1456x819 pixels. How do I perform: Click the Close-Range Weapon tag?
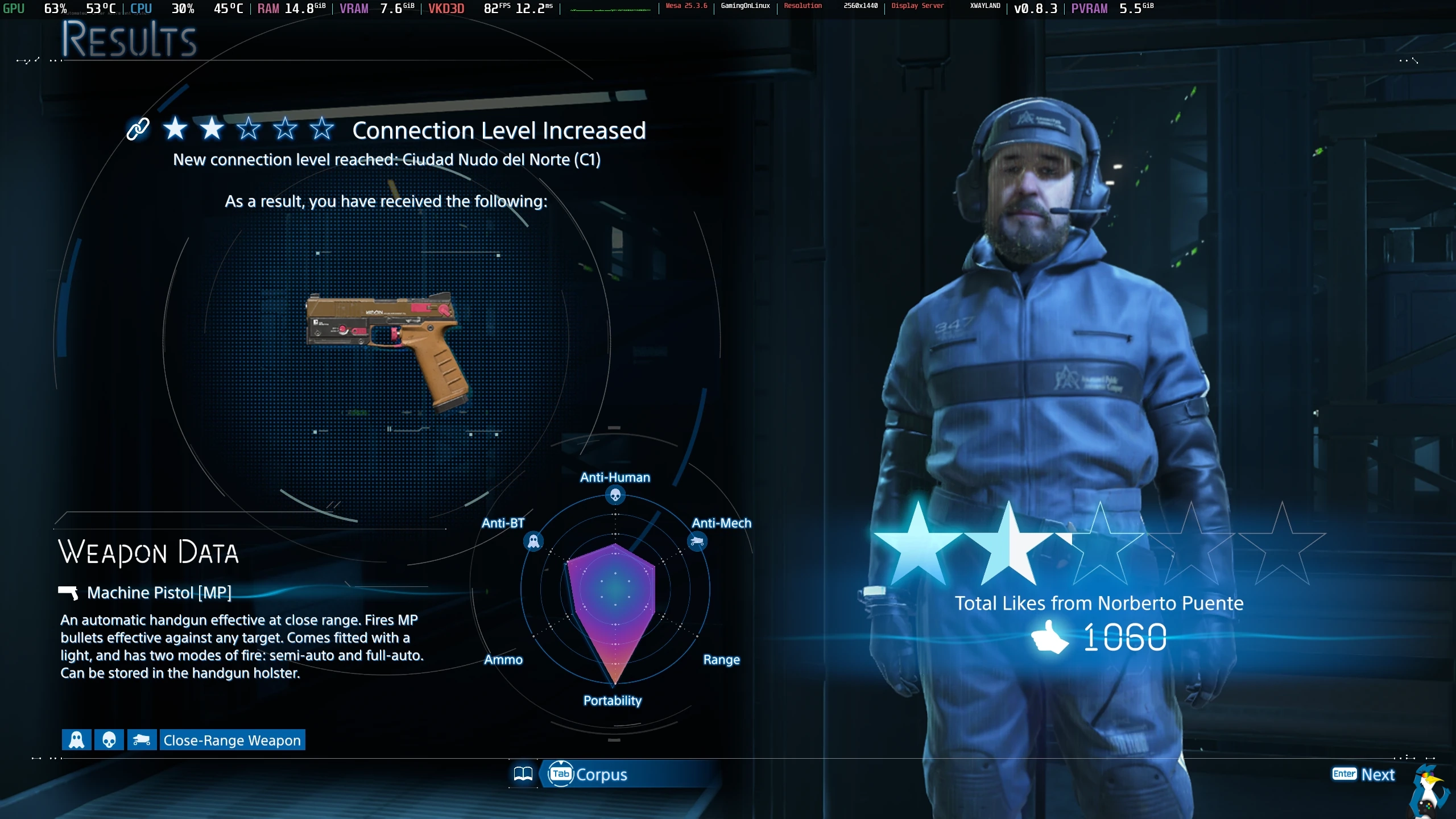point(231,740)
